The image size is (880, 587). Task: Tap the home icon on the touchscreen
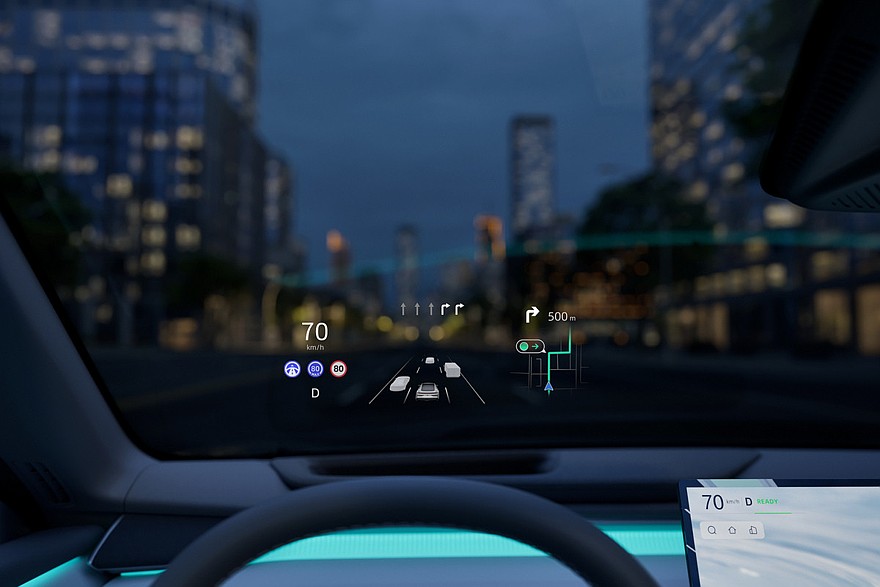[x=732, y=530]
